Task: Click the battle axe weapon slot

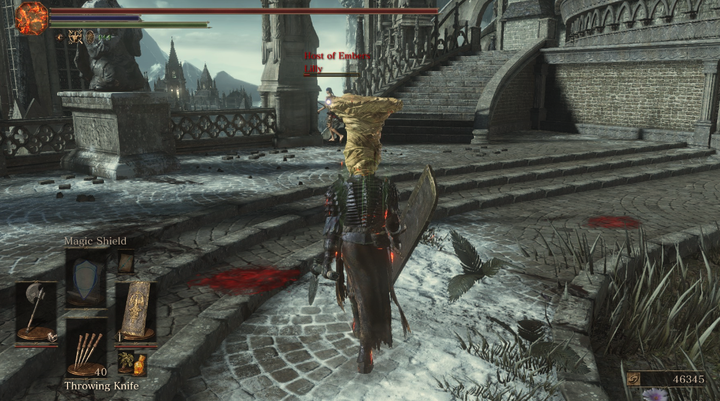Action: 35,312
